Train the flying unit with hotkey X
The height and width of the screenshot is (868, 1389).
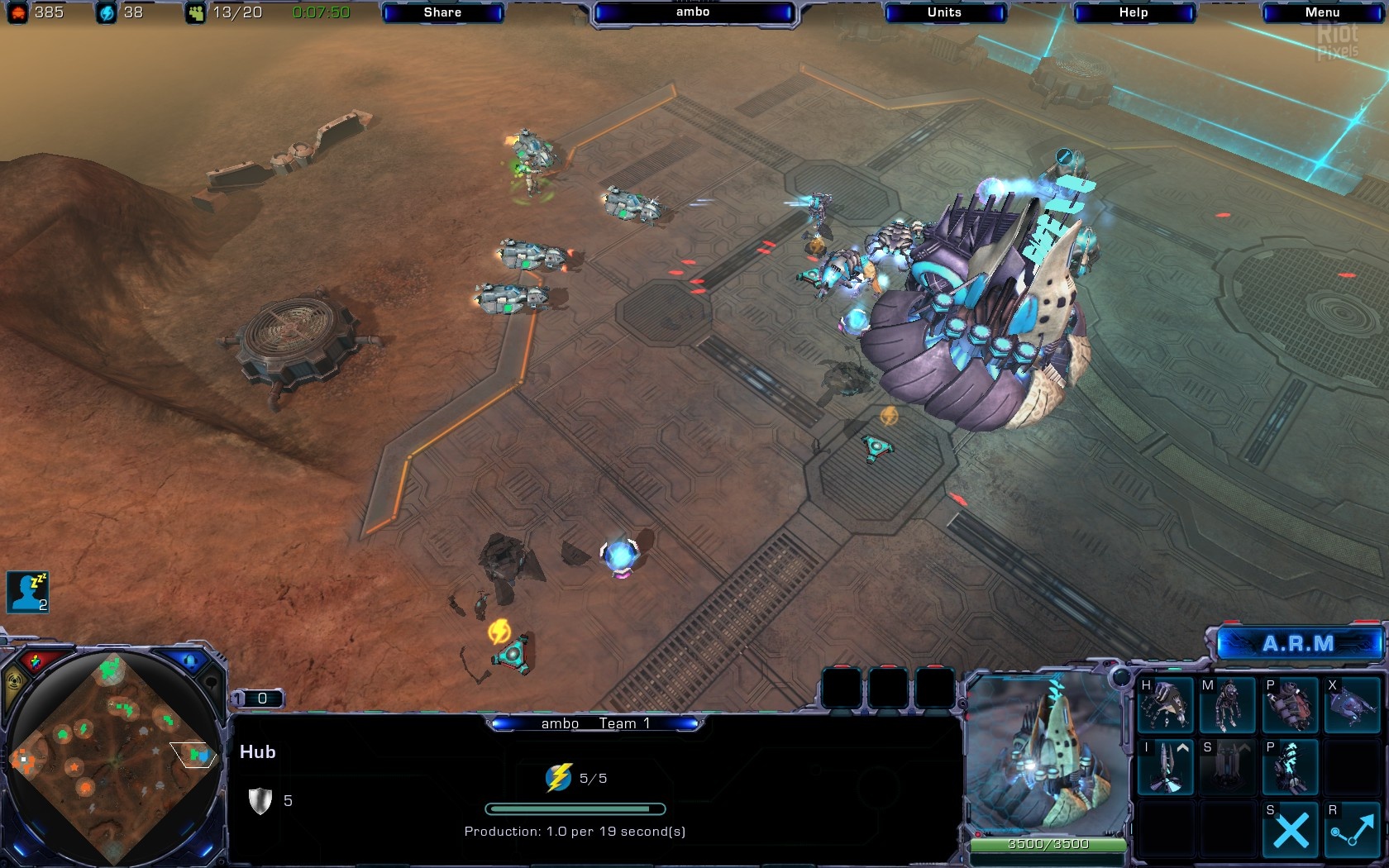1353,704
